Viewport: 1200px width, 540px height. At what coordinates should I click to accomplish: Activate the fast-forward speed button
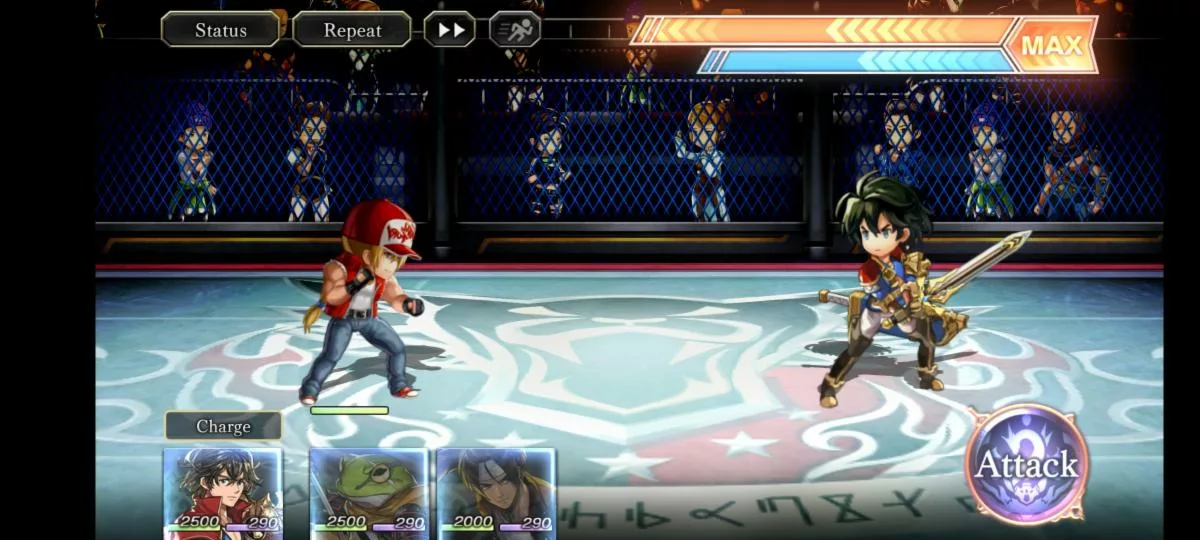[450, 30]
